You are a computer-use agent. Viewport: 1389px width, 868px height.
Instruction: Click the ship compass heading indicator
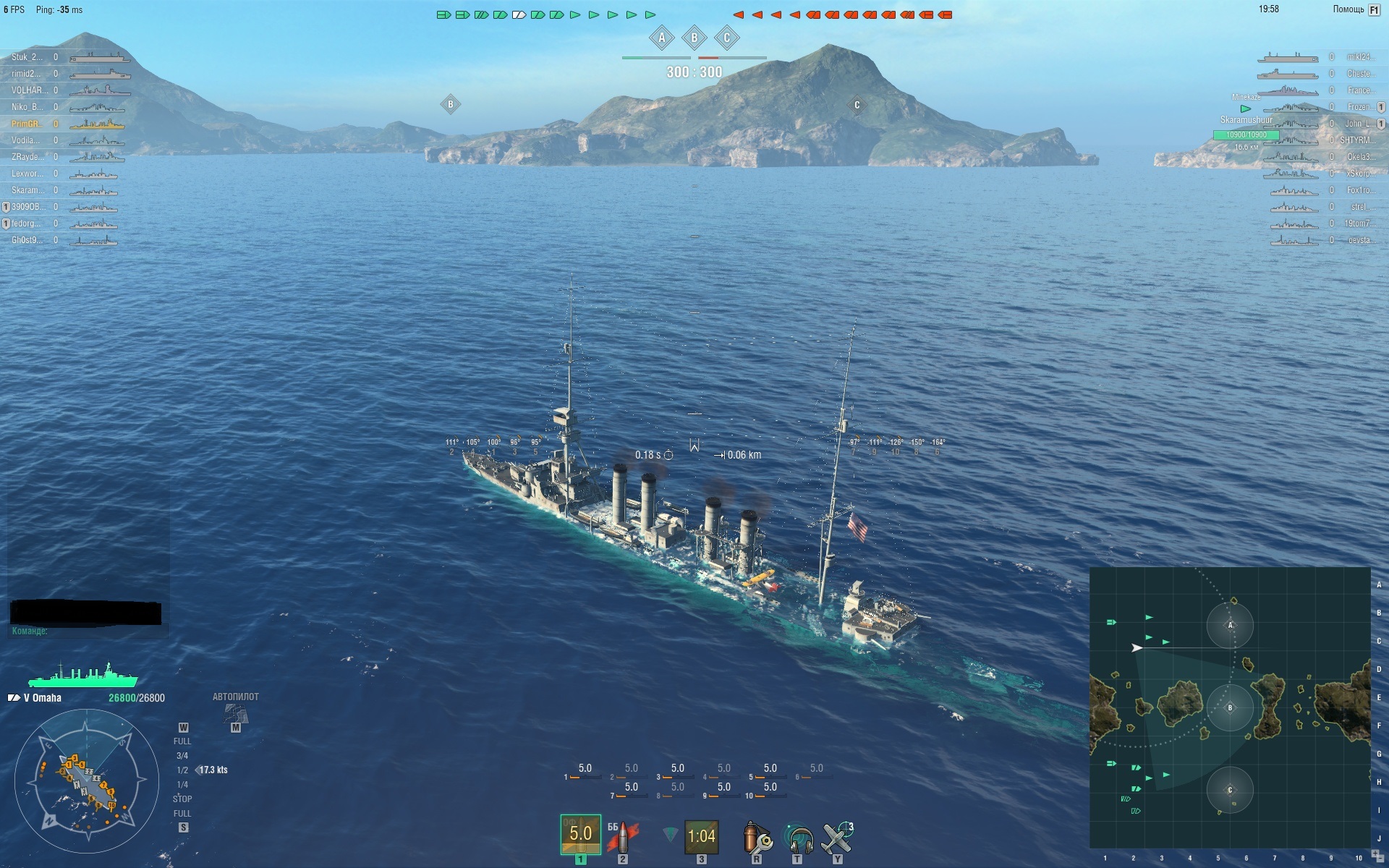coord(86,781)
